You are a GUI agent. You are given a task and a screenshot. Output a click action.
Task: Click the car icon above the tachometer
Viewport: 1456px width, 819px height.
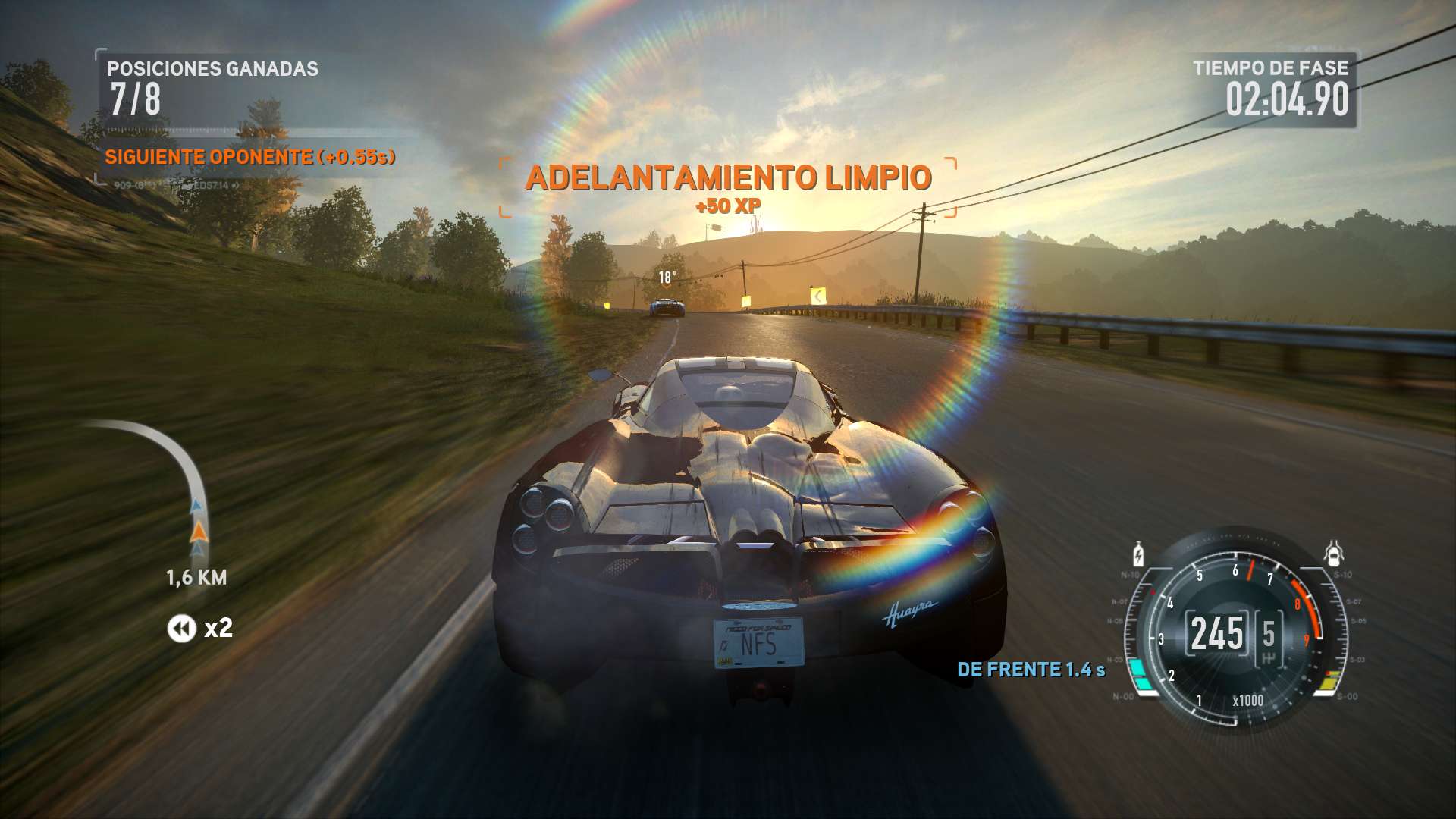tap(1334, 554)
